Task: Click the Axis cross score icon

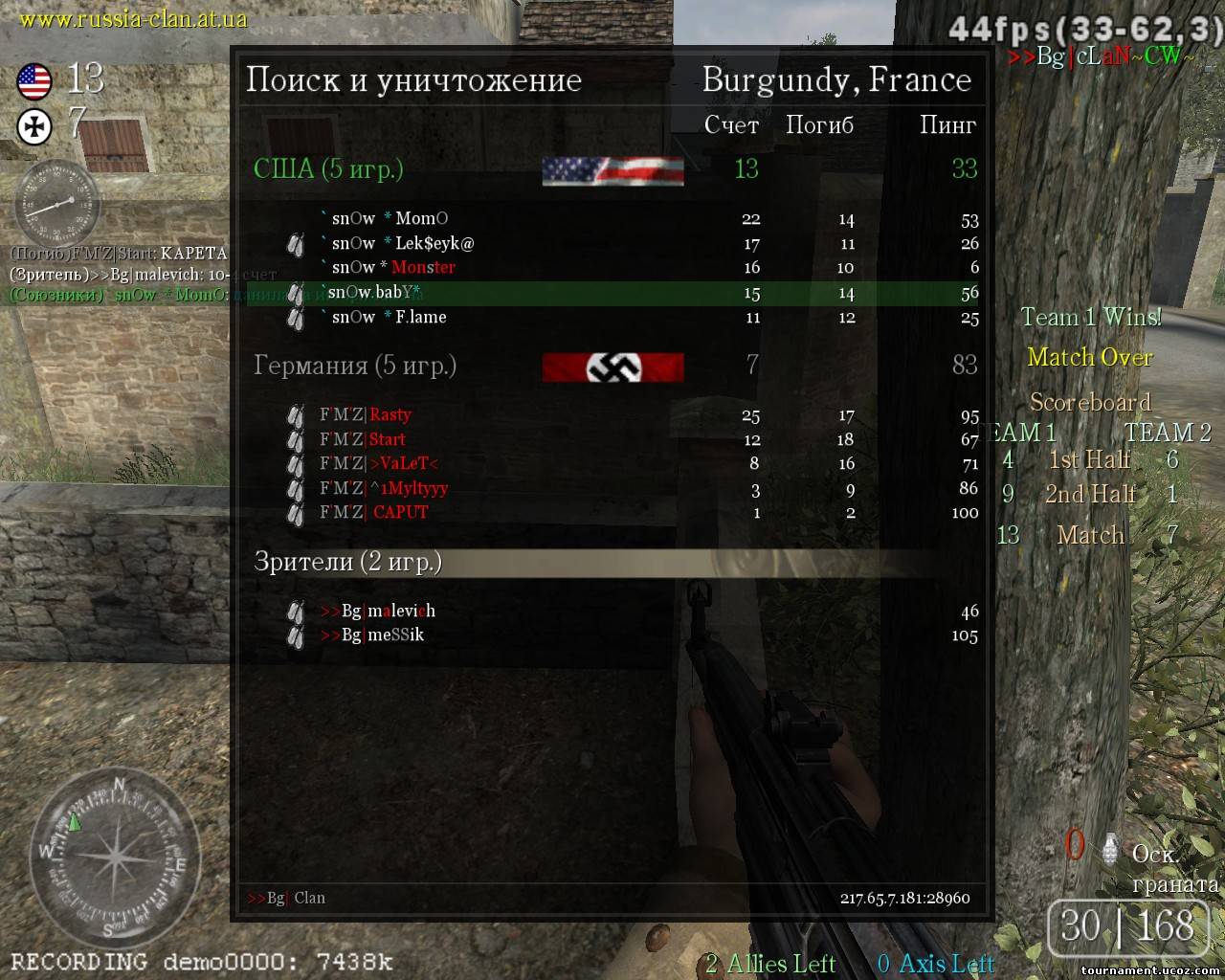Action: 34,126
